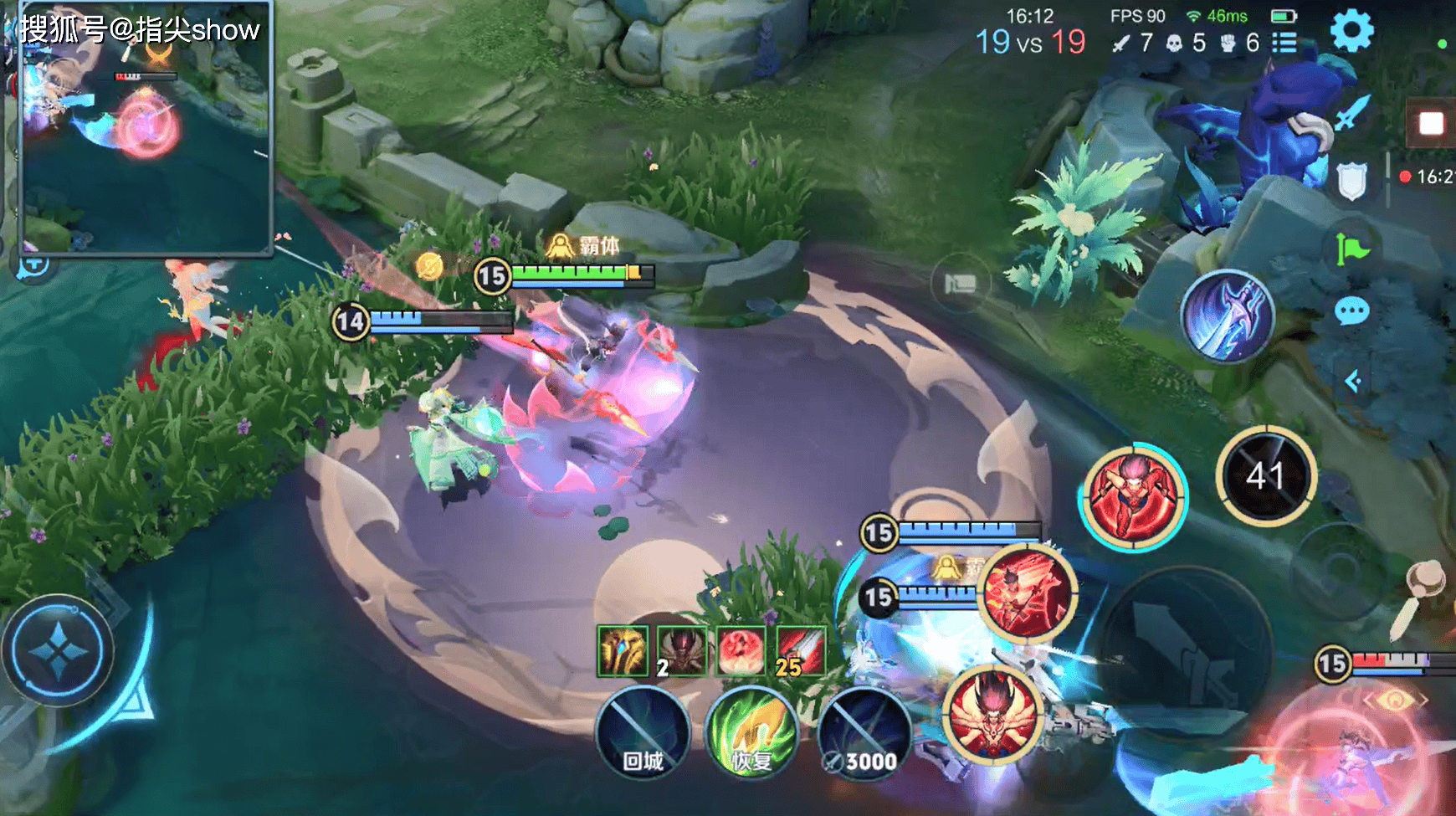
Task: Use the red blade item showing 25
Action: coord(800,650)
